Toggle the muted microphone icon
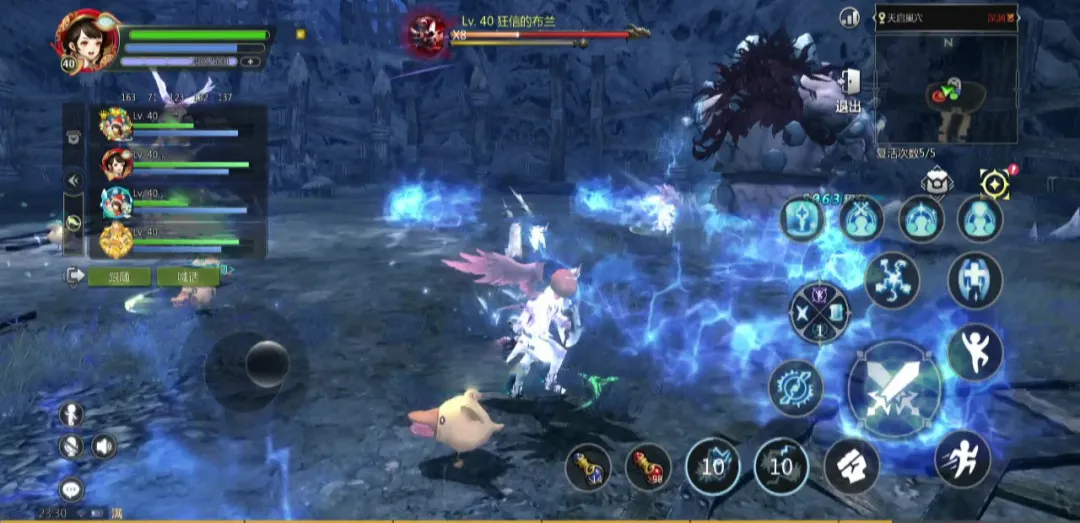Viewport: 1080px width, 523px height. coord(70,446)
